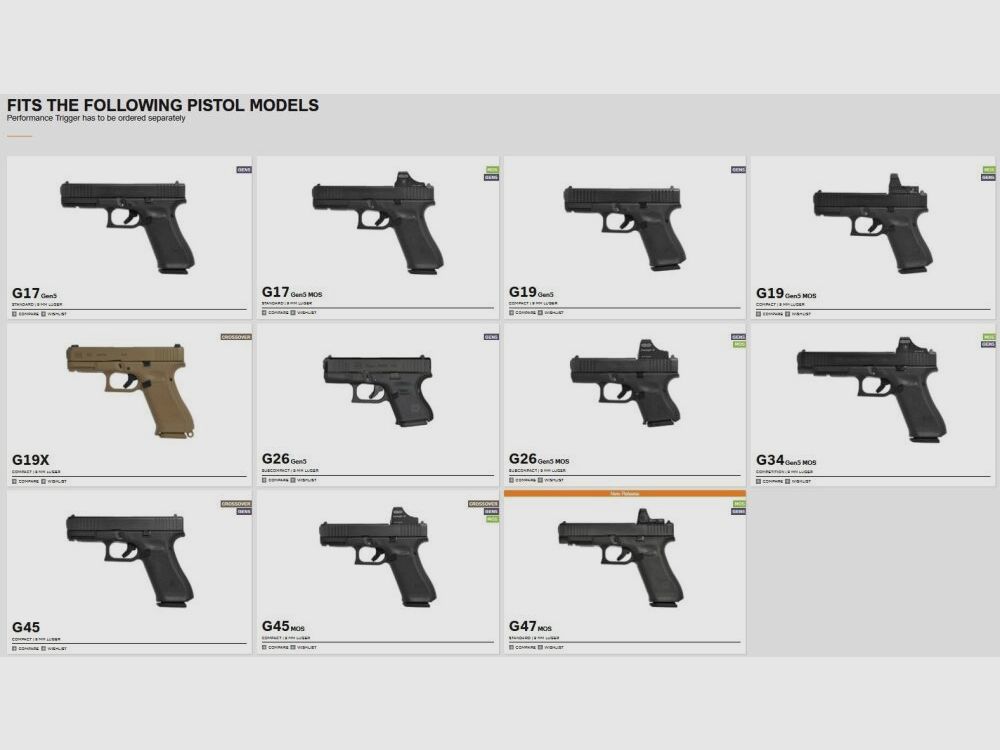The height and width of the screenshot is (750, 1000).
Task: Open the G19 Gen5 MOS pistol card
Action: point(872,224)
